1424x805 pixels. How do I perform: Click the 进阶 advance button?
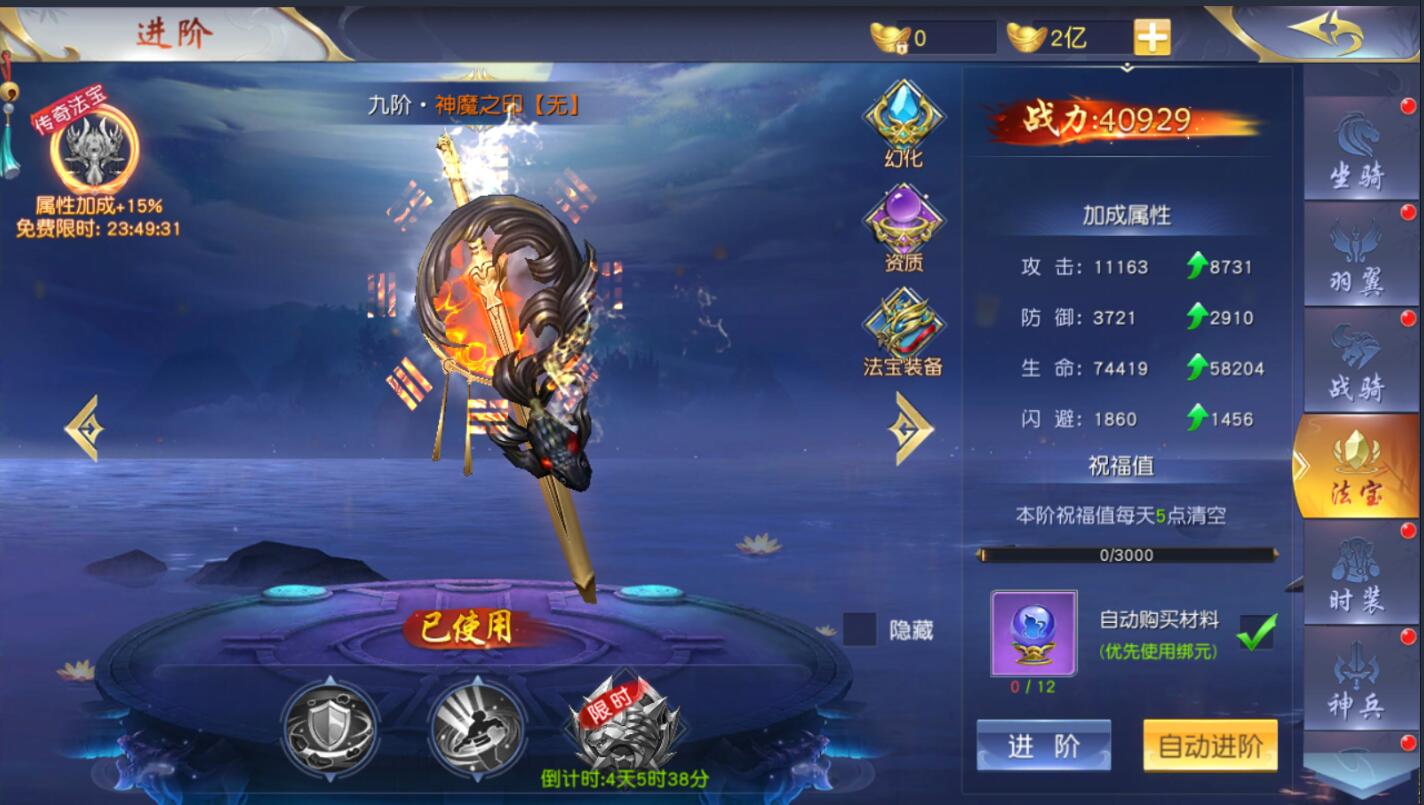click(x=1043, y=746)
